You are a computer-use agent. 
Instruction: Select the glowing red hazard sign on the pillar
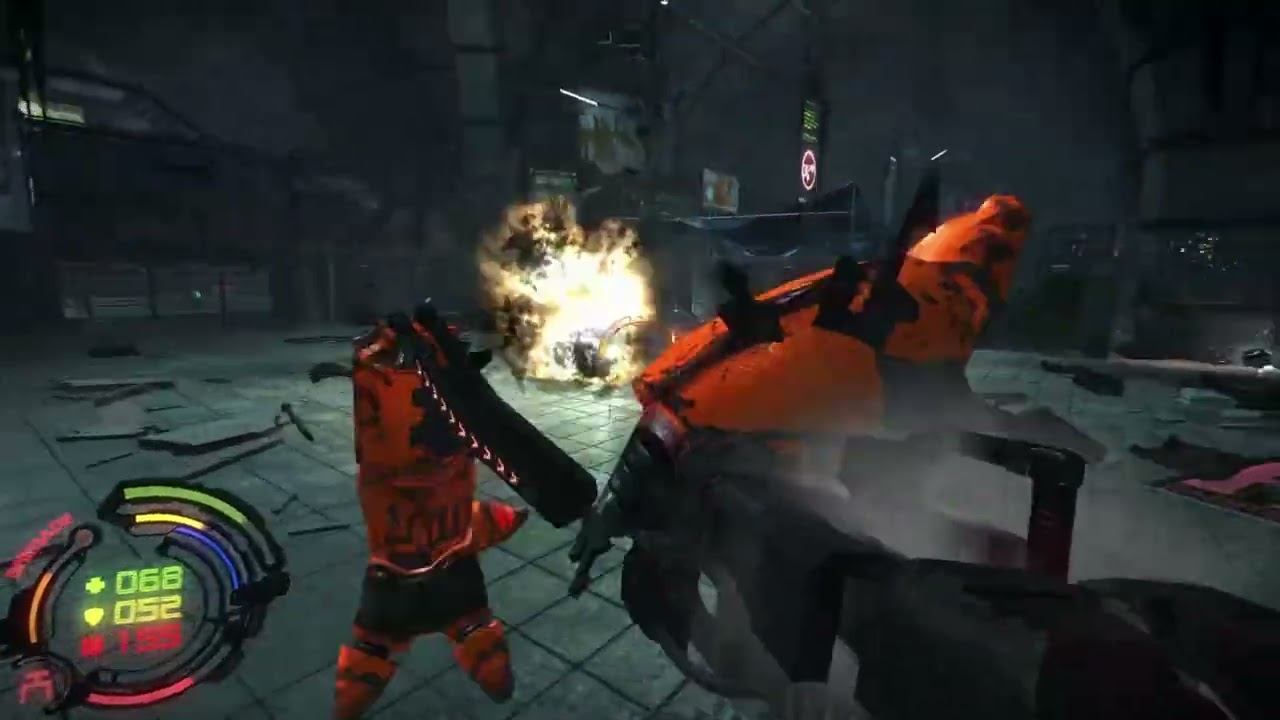pyautogui.click(x=809, y=169)
